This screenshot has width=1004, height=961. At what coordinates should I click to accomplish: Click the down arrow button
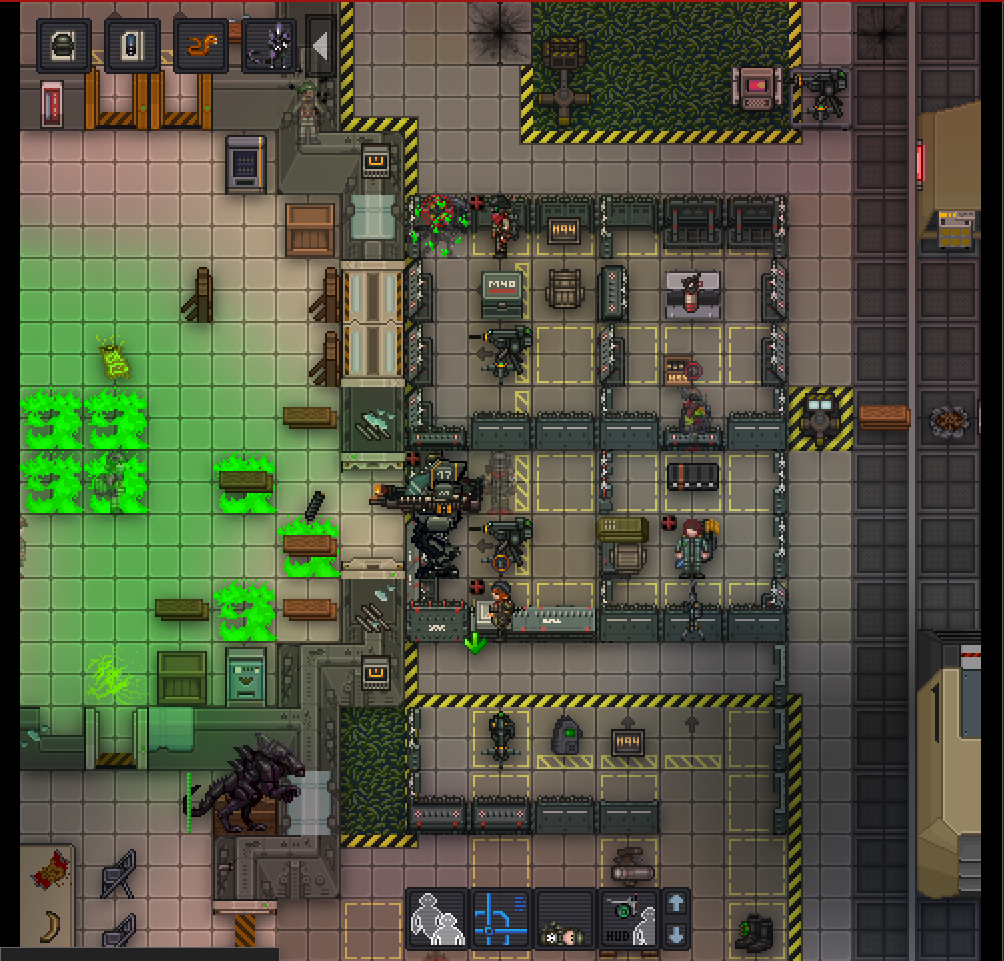676,935
